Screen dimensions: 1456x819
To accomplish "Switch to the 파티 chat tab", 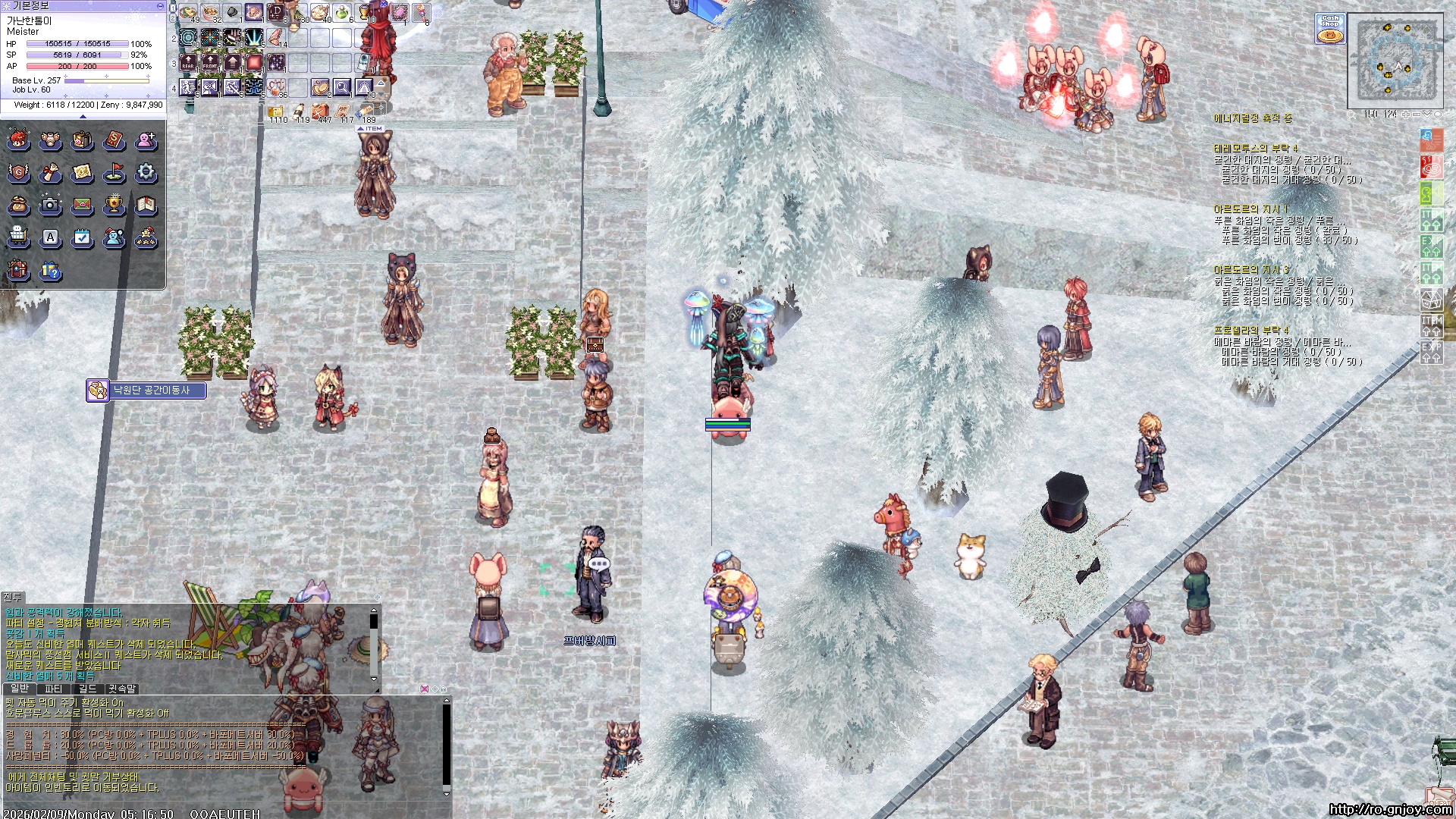I will (x=53, y=689).
